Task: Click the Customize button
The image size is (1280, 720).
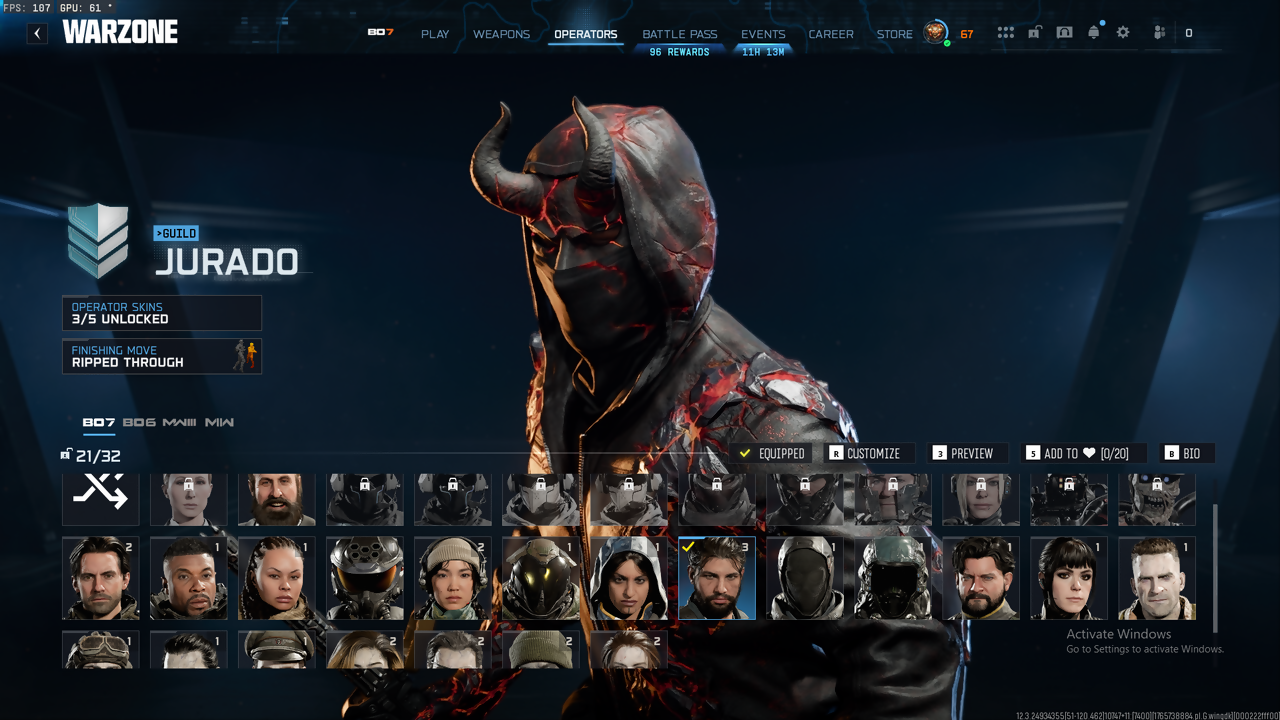Action: (x=864, y=453)
